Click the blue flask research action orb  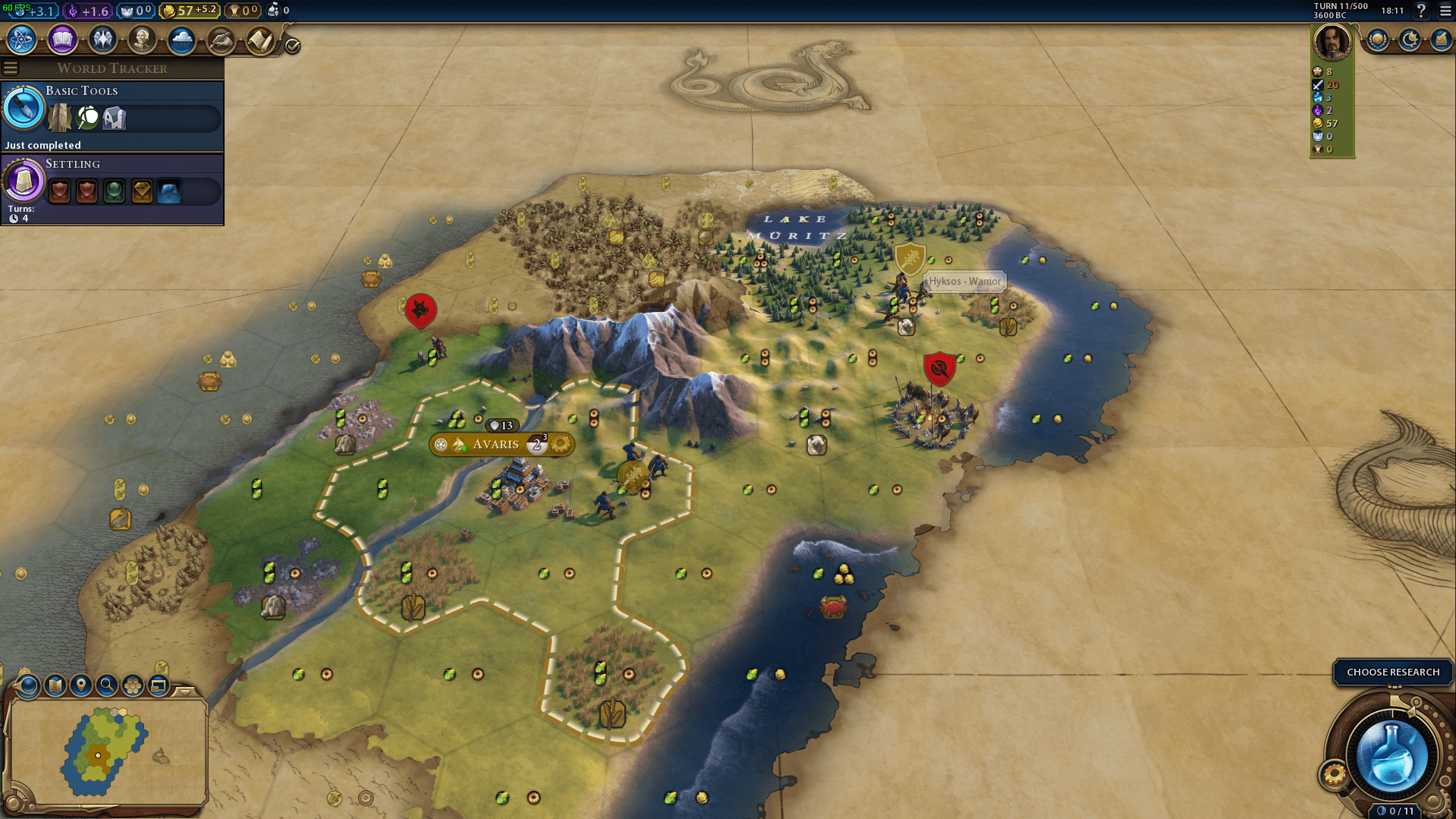[x=1392, y=755]
